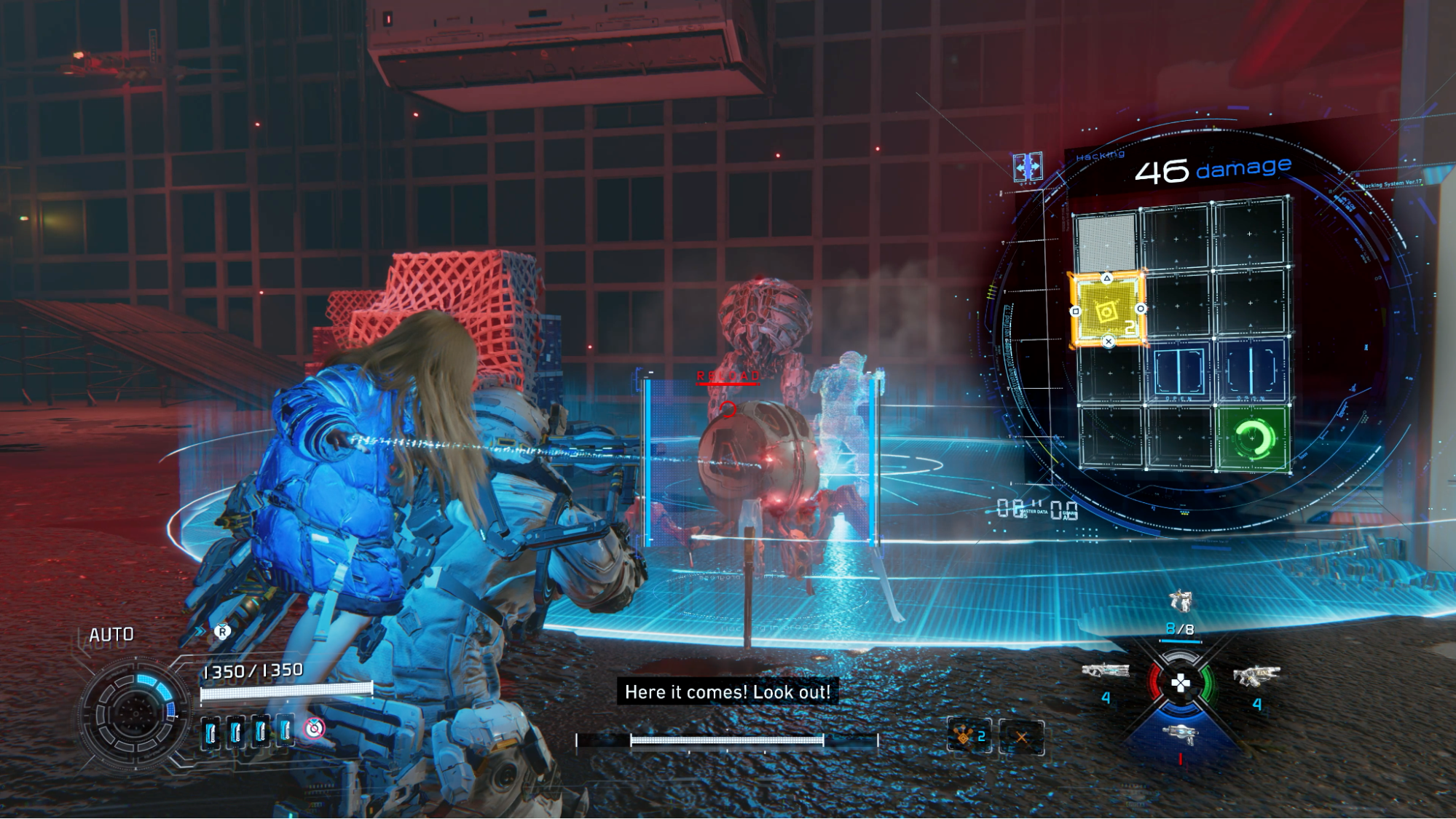This screenshot has height=819, width=1456.
Task: Select the slot with orange X mark
Action: (1021, 737)
